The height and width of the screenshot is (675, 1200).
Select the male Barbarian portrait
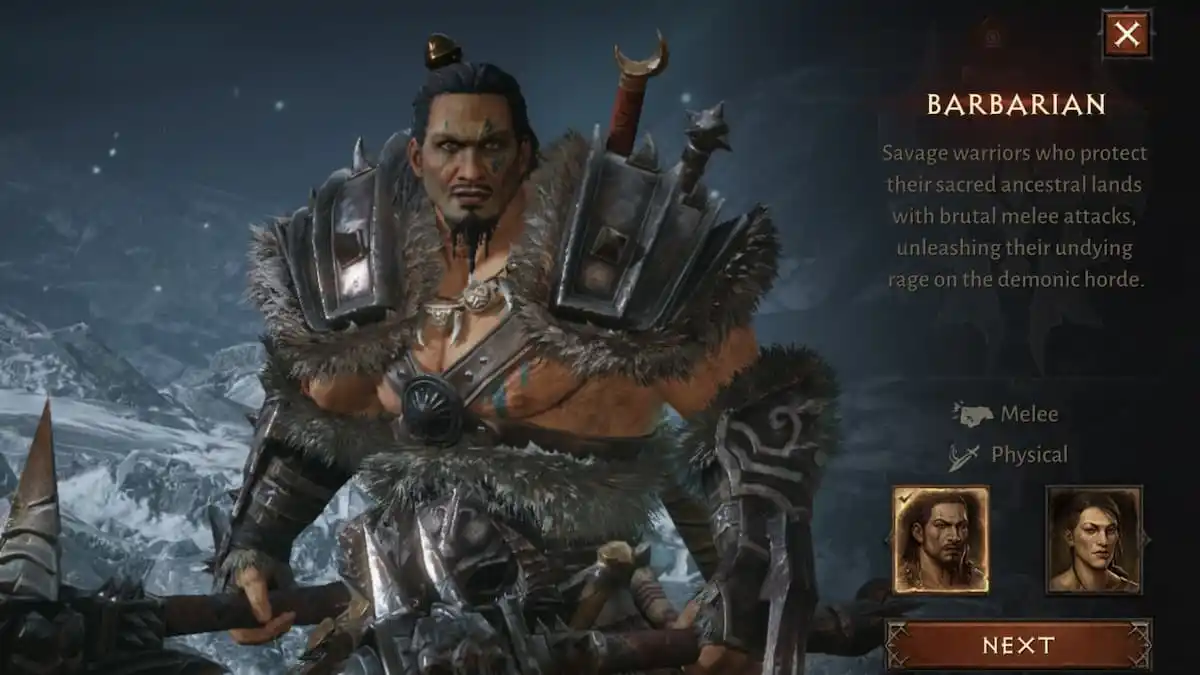click(940, 540)
